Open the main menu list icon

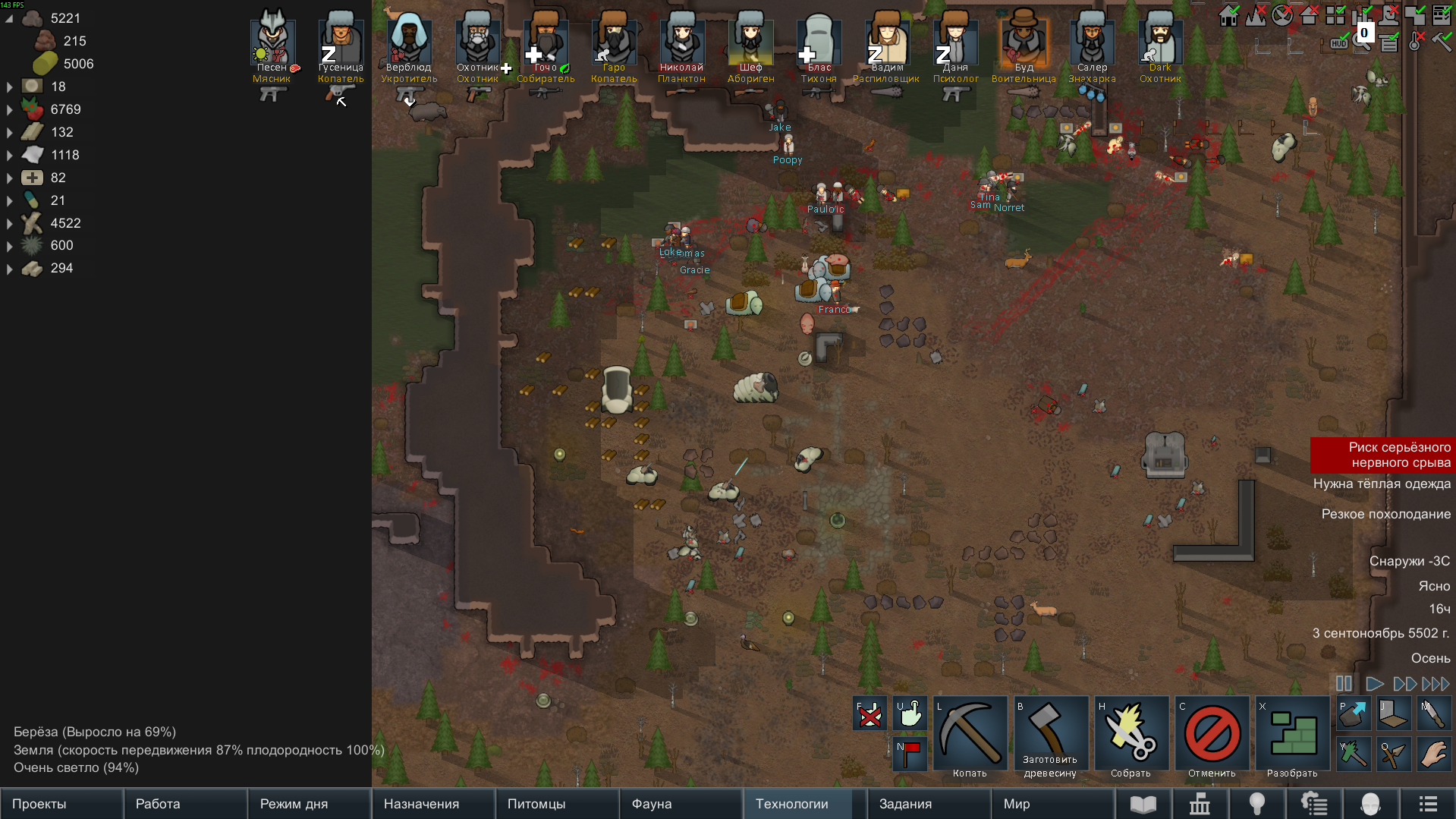1428,804
